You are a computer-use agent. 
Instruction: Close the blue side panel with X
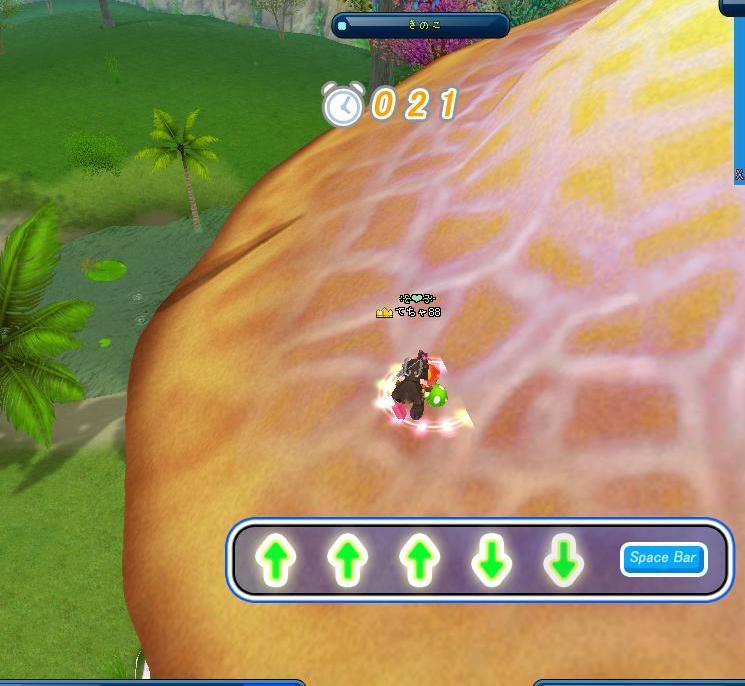[739, 175]
